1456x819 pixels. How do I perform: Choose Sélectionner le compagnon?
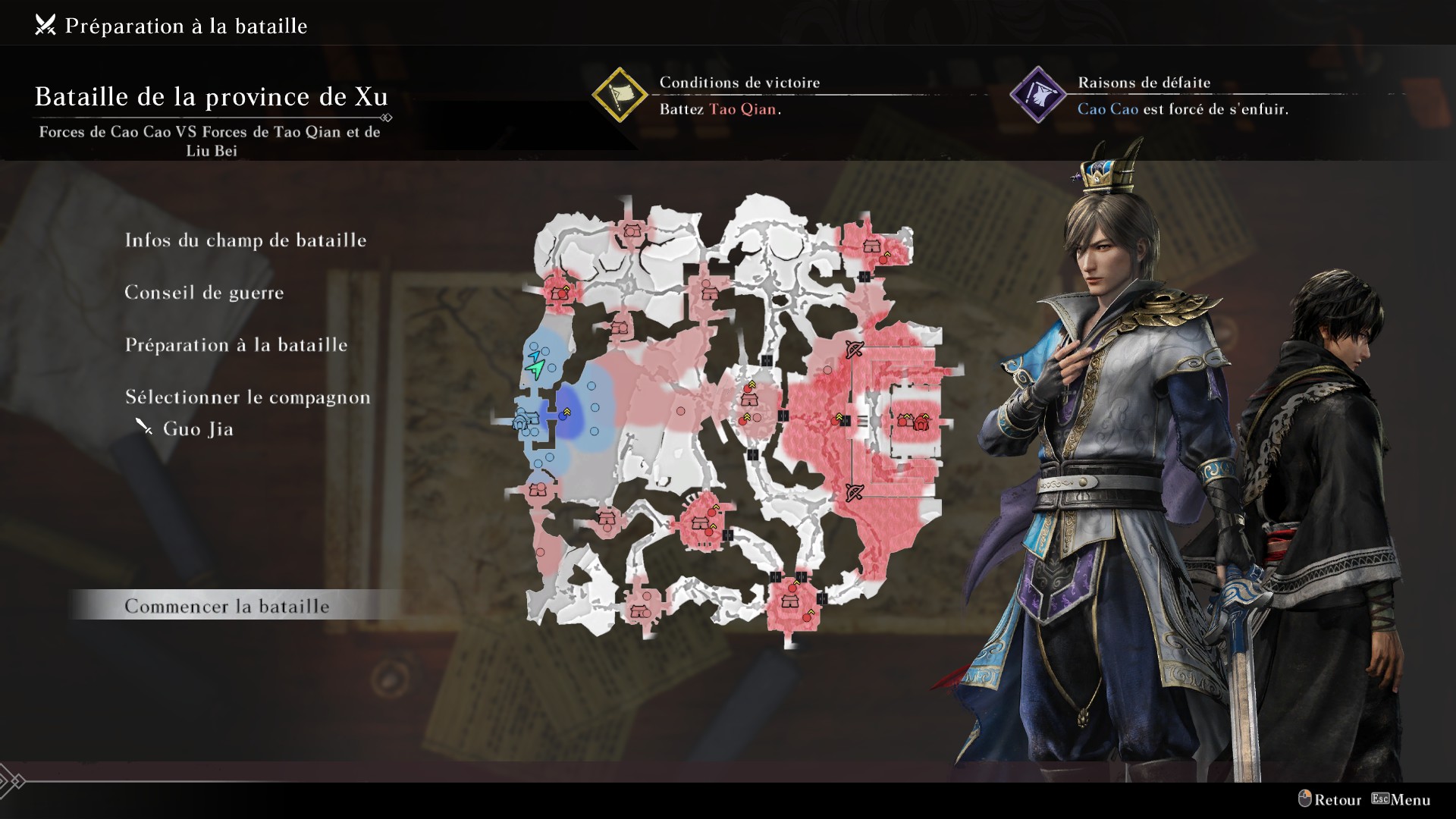(x=247, y=397)
